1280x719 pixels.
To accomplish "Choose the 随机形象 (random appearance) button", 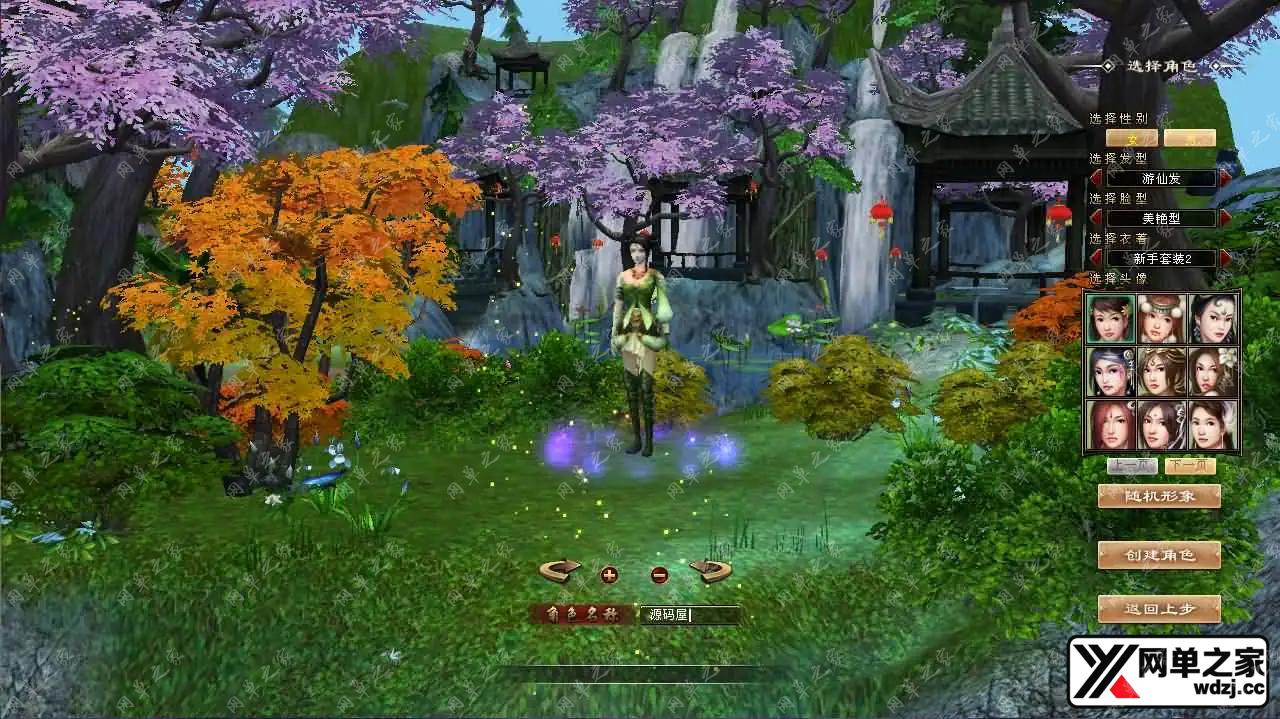I will coord(1159,496).
